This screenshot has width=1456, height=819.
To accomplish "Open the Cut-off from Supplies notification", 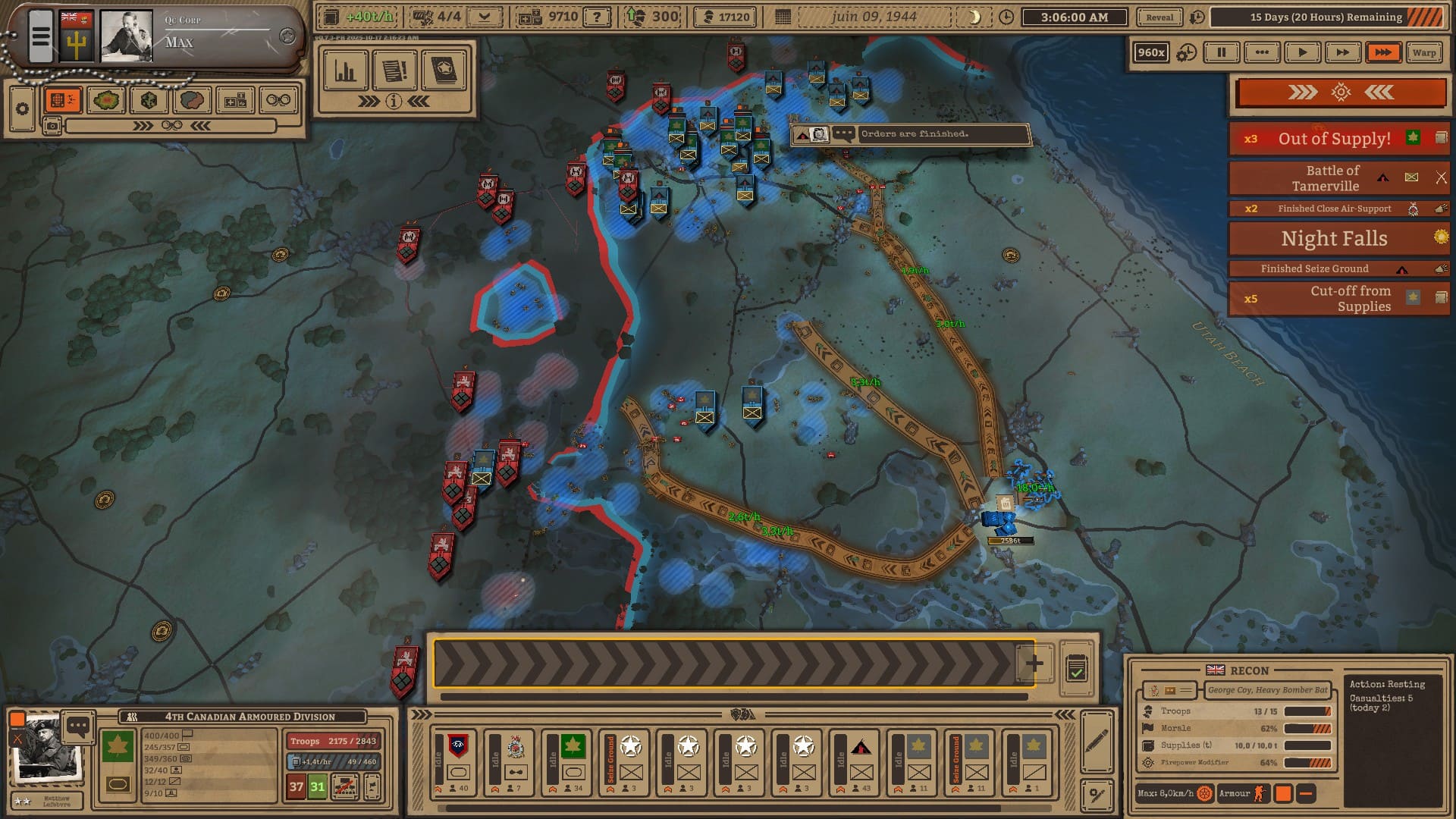I will click(1350, 298).
